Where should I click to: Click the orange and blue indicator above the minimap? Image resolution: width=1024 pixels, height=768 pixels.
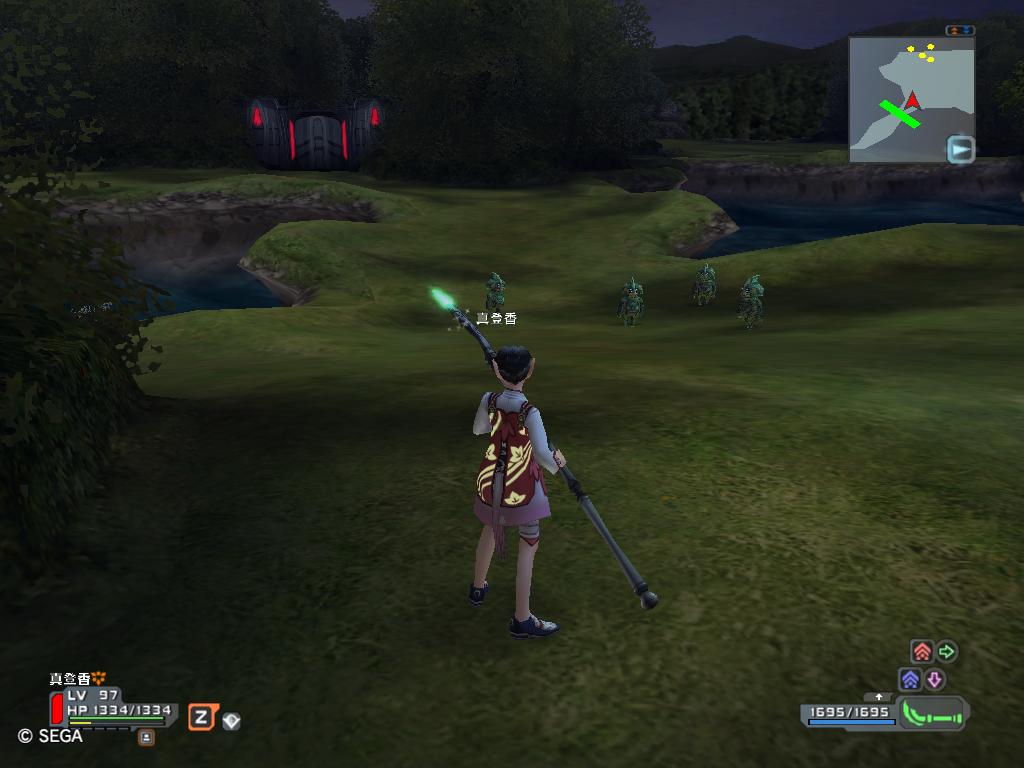(x=959, y=30)
